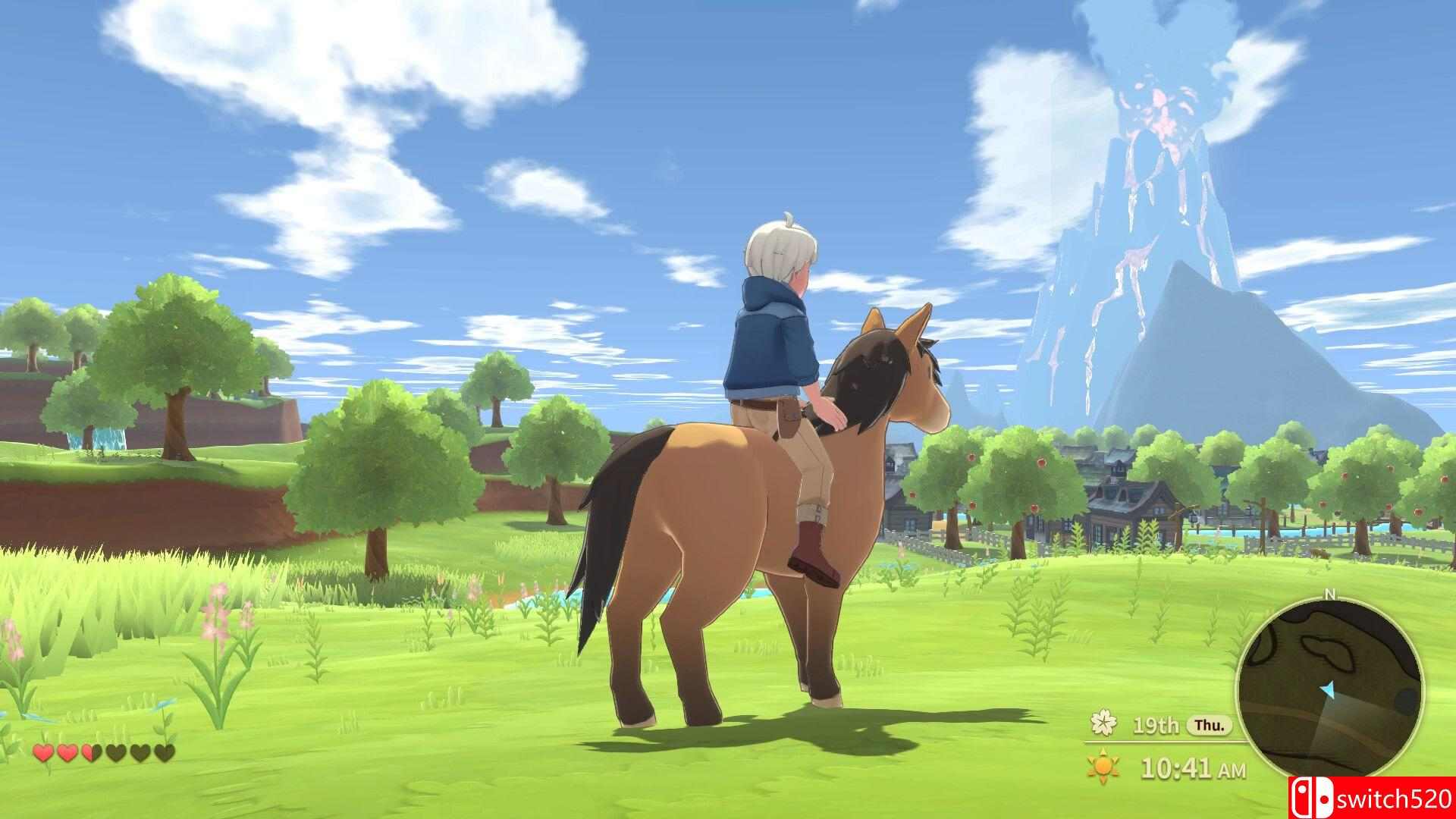Select the 19th date label
This screenshot has height=819, width=1456.
(x=1156, y=726)
